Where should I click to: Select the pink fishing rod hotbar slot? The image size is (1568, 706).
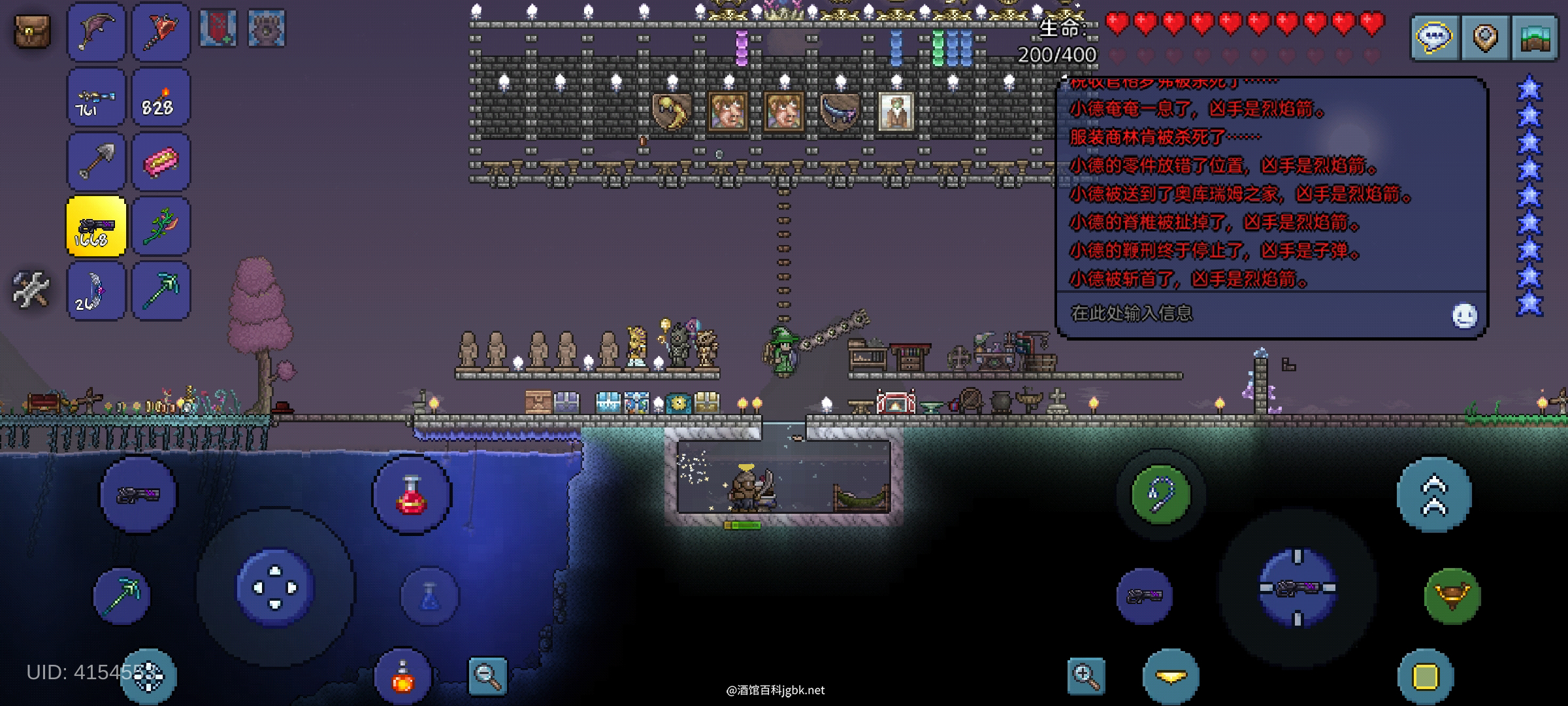click(96, 32)
